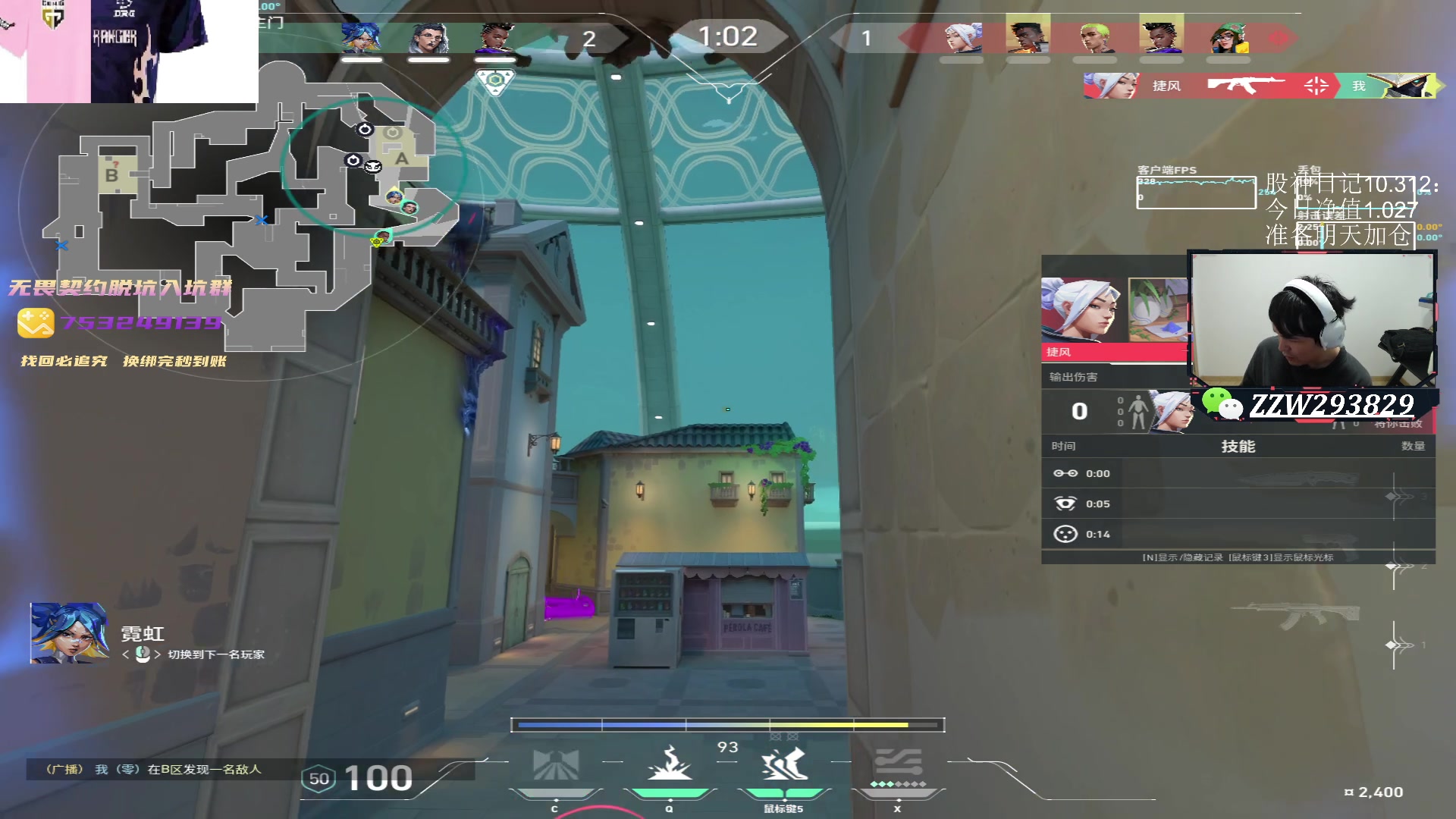Select the 0:00 ability row in combat report
The image size is (1456, 819).
pos(1238,473)
